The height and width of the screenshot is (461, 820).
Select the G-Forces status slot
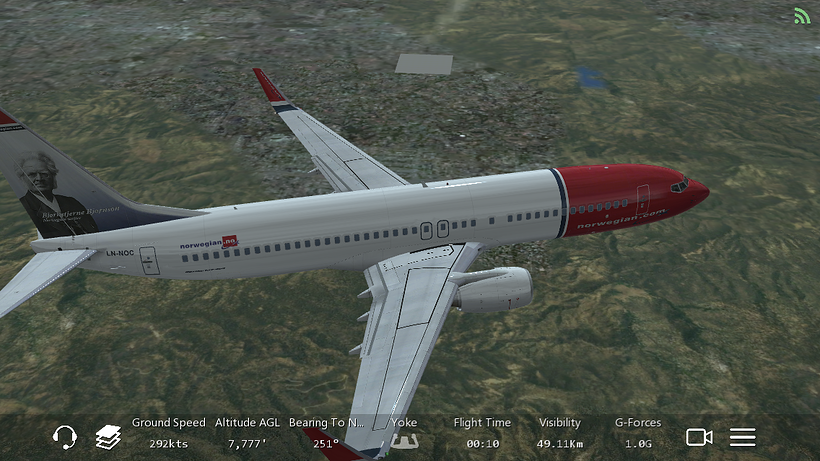pyautogui.click(x=638, y=433)
